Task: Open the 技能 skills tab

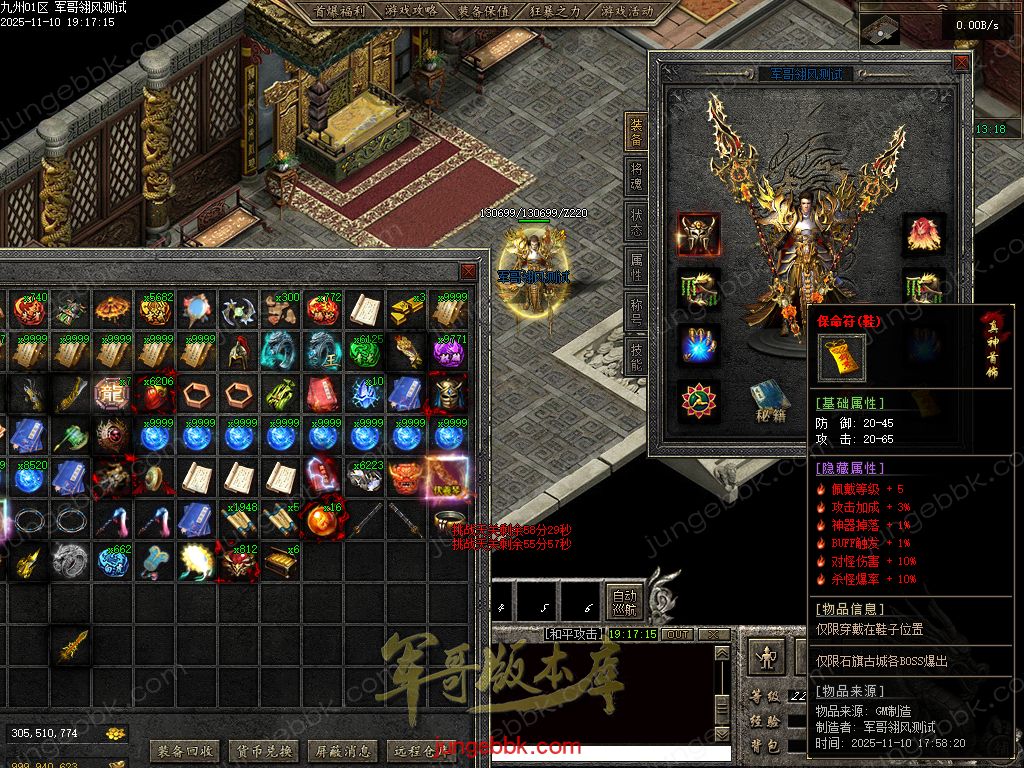Action: [x=636, y=356]
